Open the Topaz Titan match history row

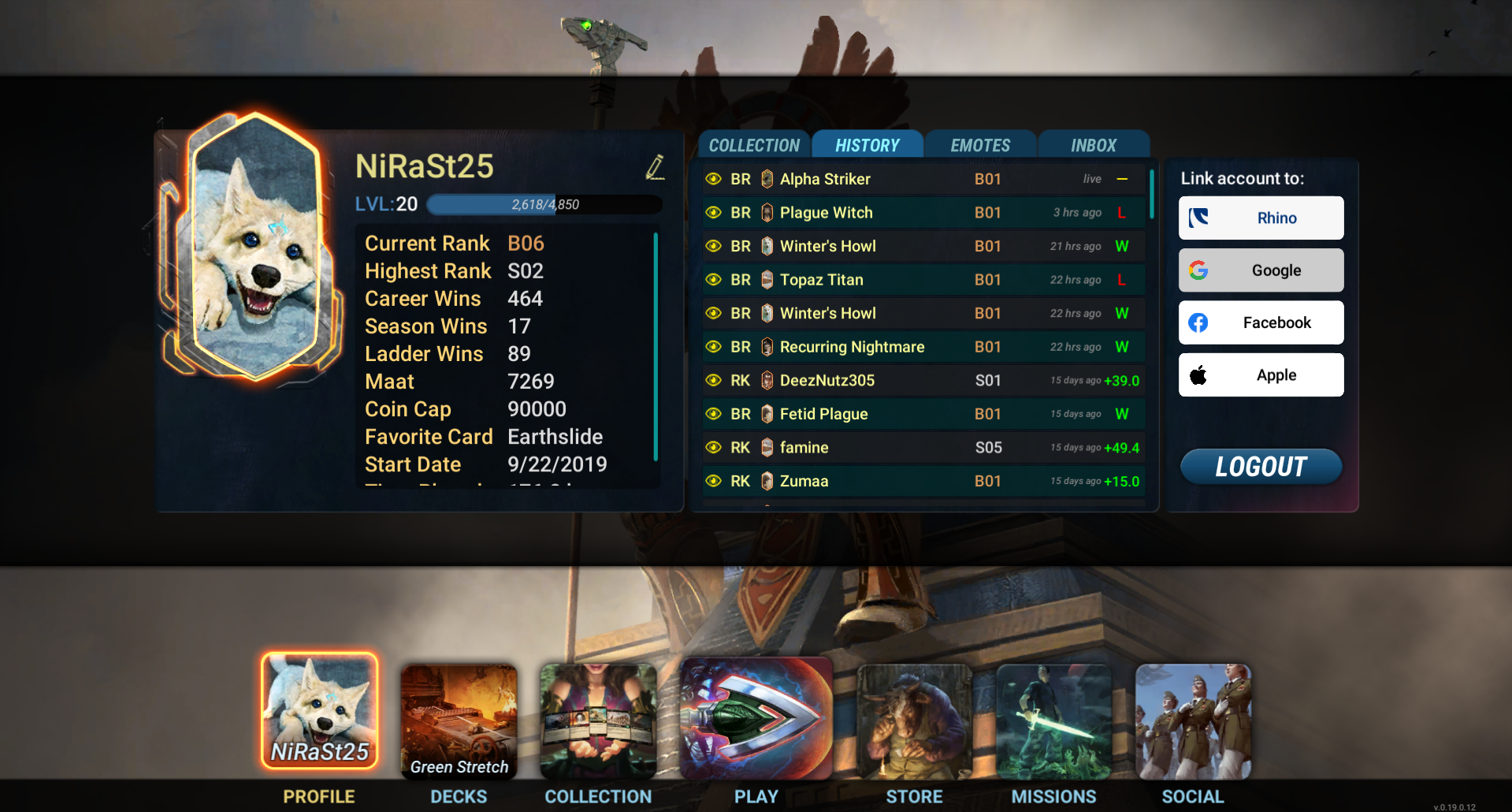tap(922, 280)
